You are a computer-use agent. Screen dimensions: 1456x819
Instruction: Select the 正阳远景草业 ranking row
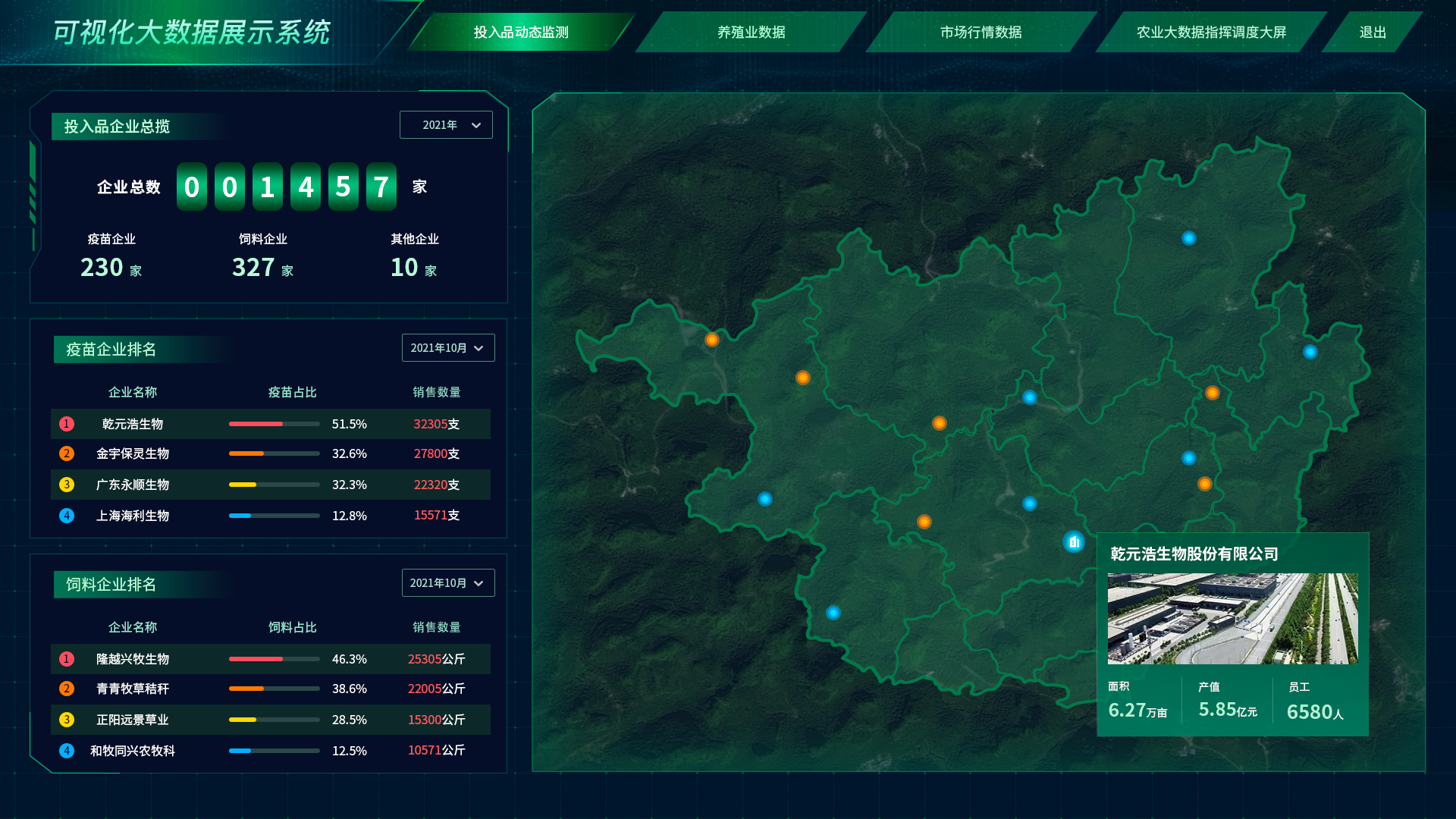270,720
